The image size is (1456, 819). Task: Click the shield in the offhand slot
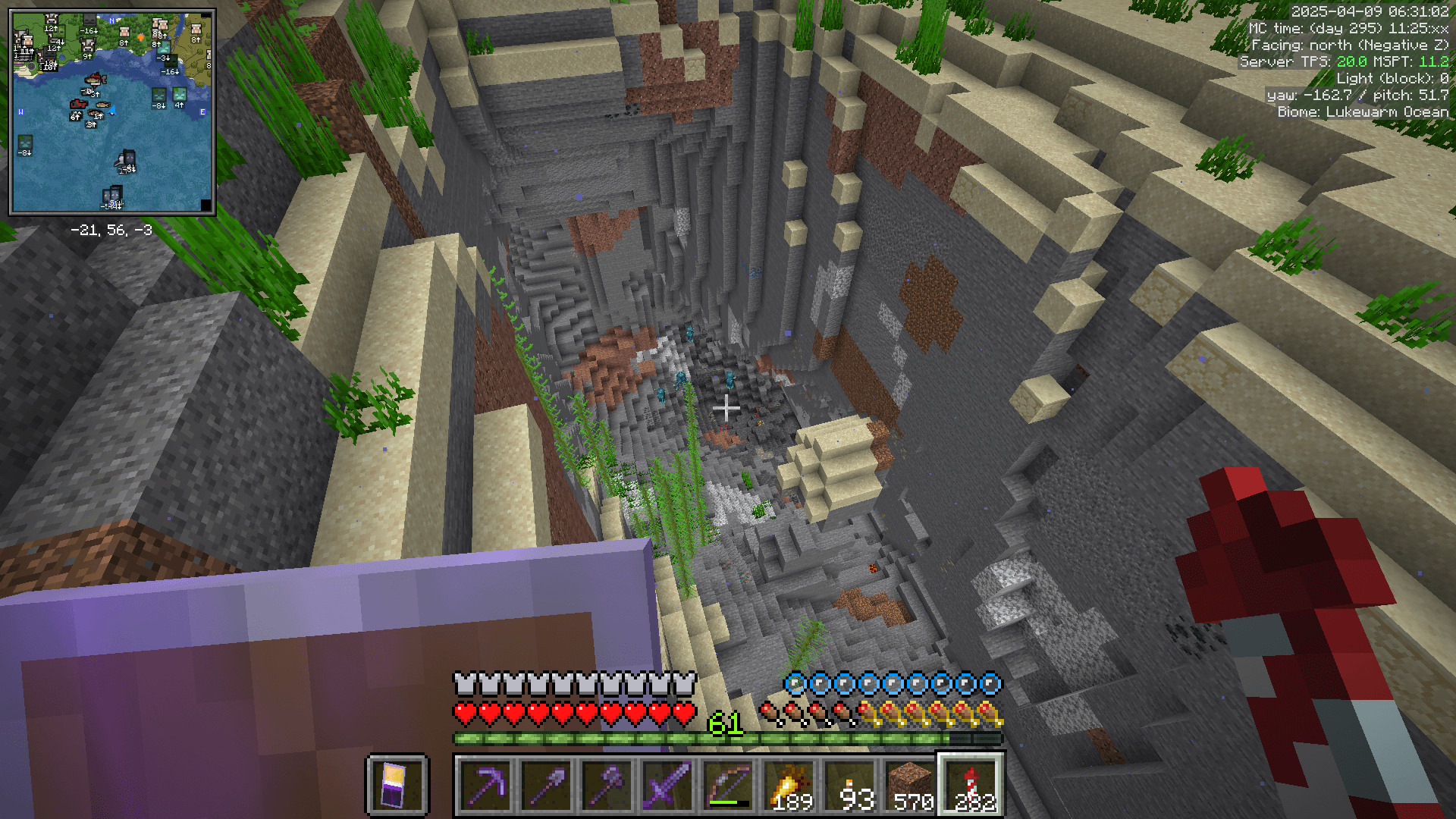pyautogui.click(x=397, y=785)
